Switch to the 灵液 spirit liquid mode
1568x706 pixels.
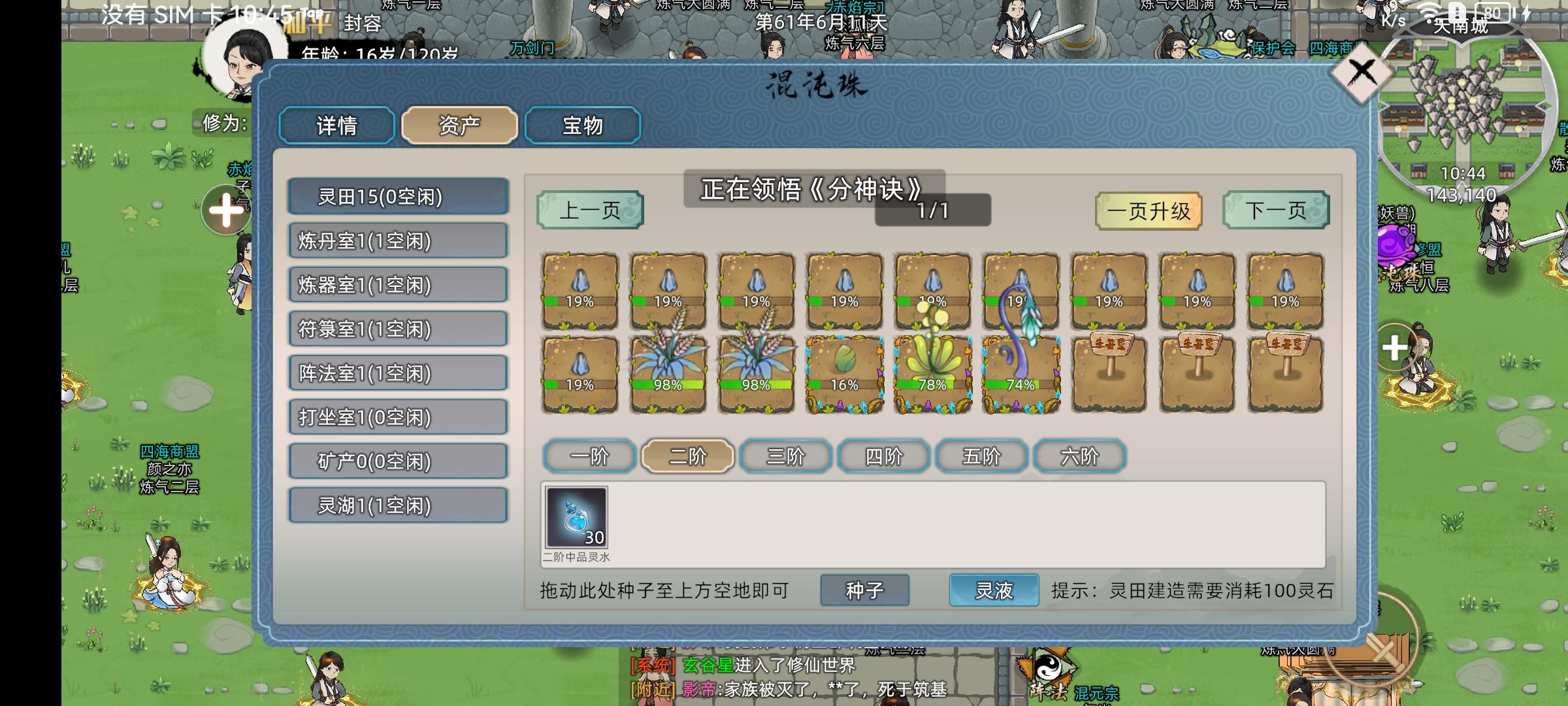point(993,590)
